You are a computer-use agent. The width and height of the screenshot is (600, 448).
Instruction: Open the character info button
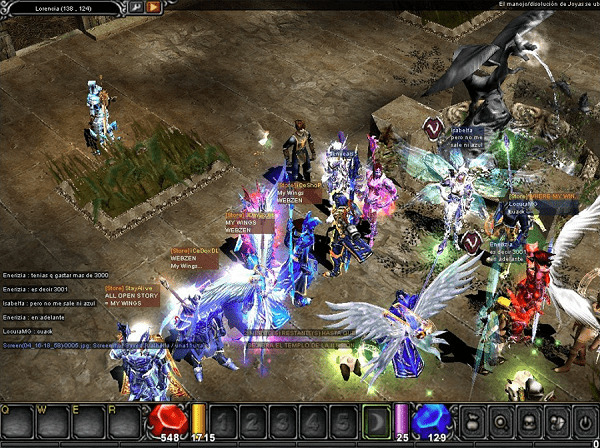point(502,421)
